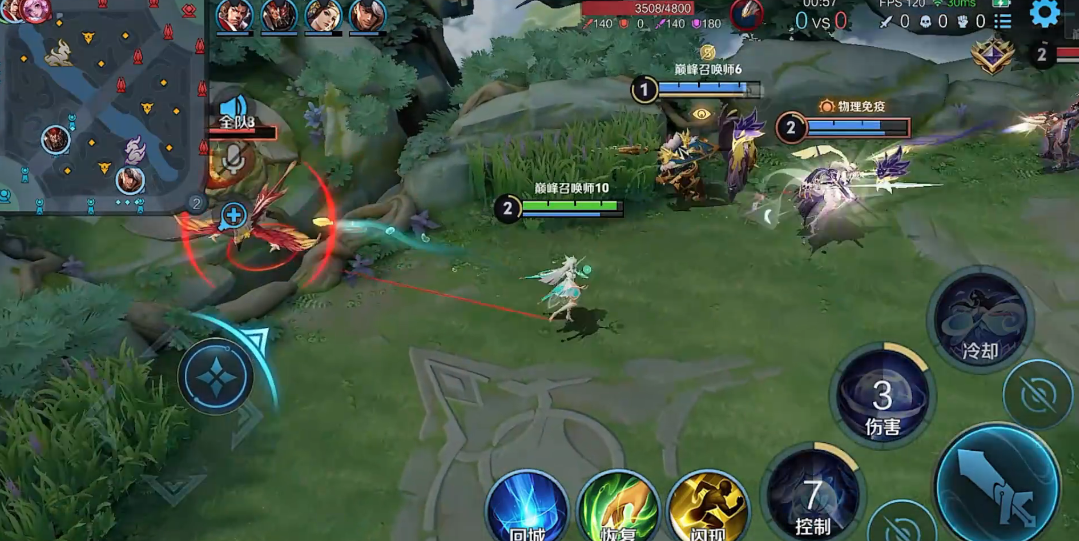The image size is (1079, 541).
Task: Click the round bird emblem beside the timer
Action: pos(746,14)
